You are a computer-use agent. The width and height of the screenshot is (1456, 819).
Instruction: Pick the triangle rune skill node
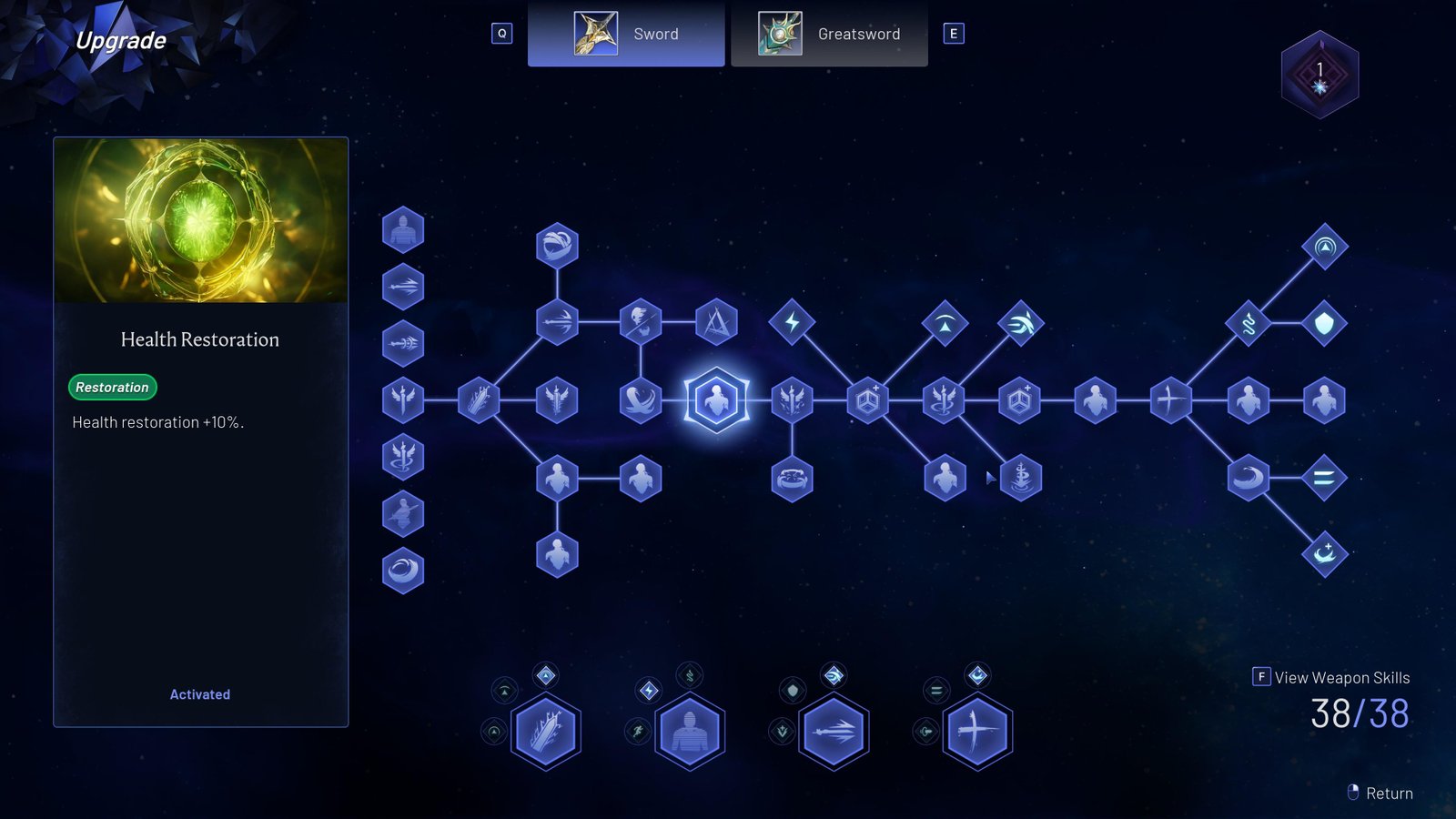[716, 322]
